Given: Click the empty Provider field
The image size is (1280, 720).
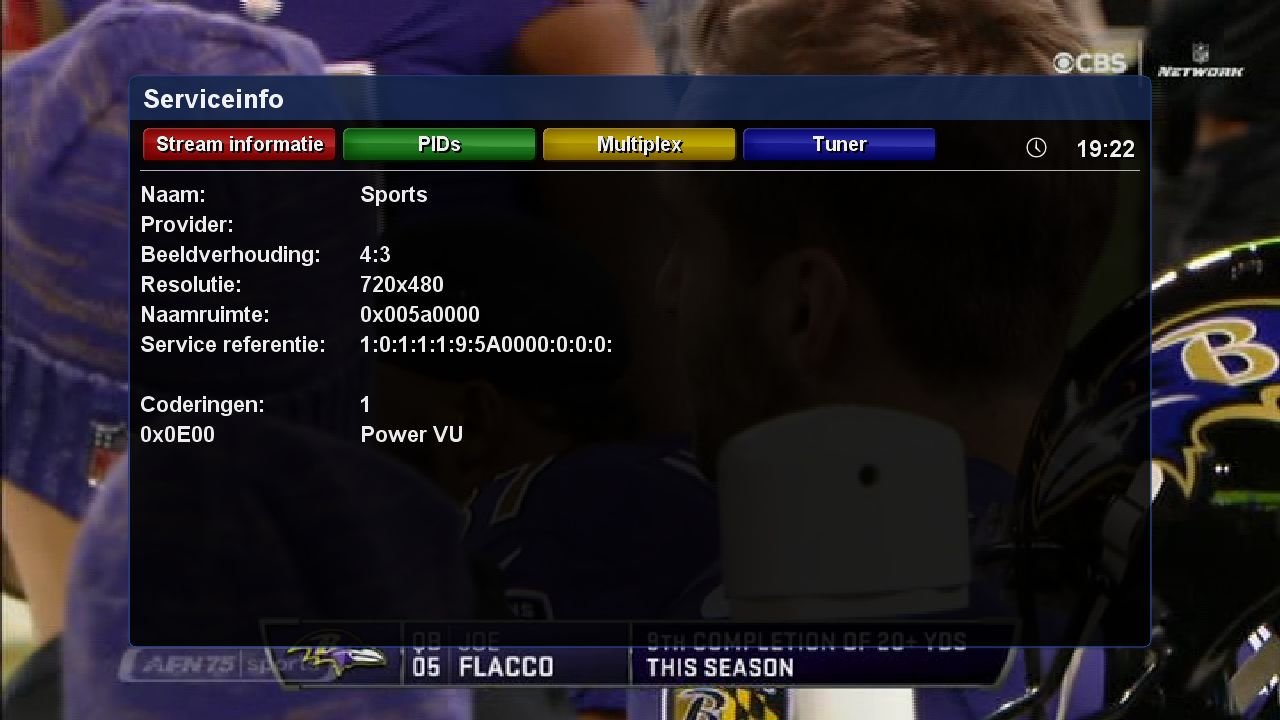Looking at the screenshot, I should click(x=400, y=224).
